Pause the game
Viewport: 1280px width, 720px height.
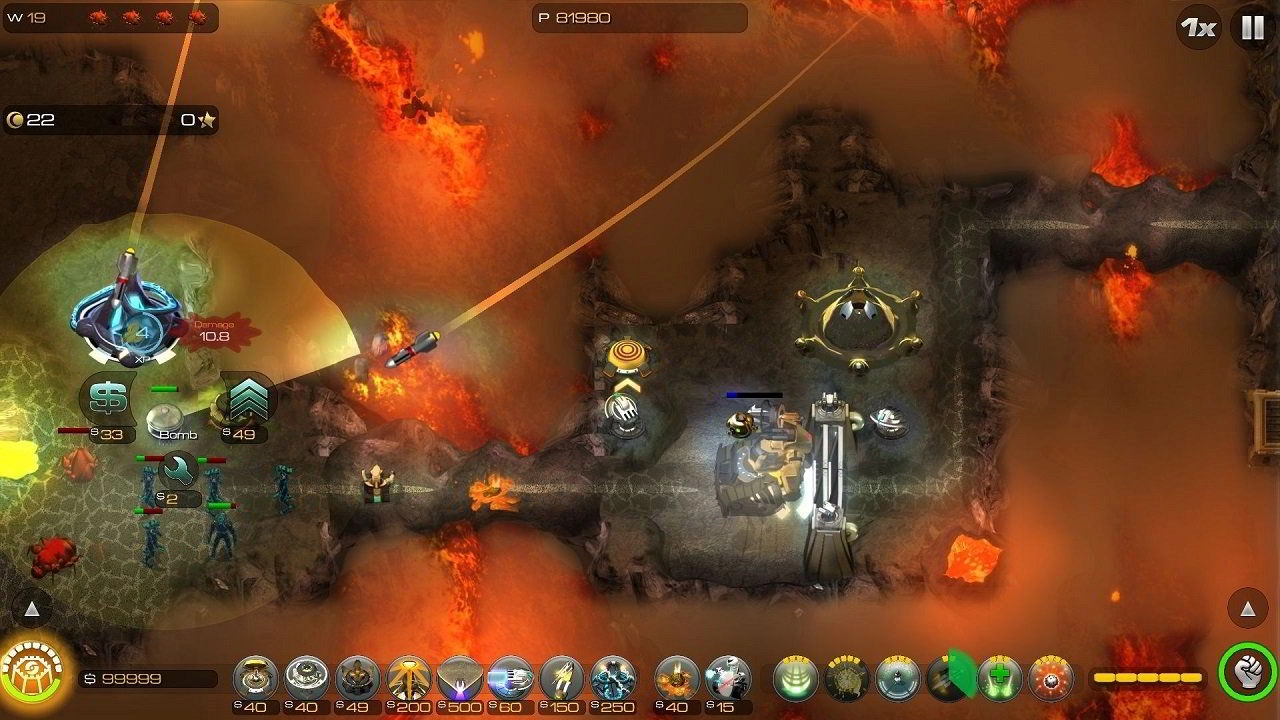click(1252, 27)
